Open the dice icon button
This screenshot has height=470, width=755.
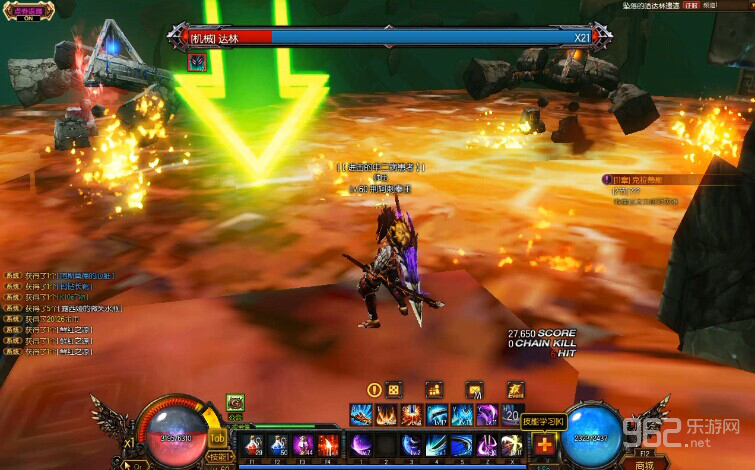coord(394,390)
